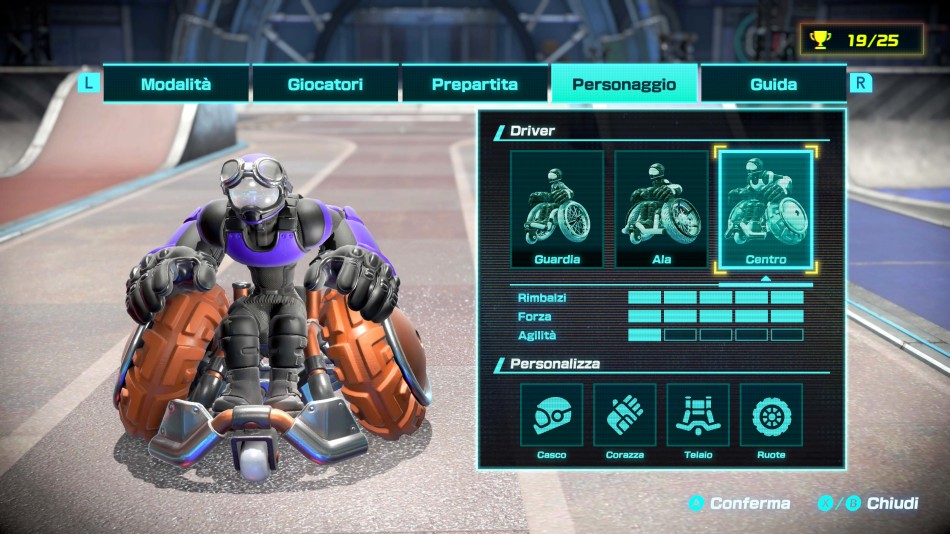
Task: Customize the Corazza armor
Action: tap(625, 415)
